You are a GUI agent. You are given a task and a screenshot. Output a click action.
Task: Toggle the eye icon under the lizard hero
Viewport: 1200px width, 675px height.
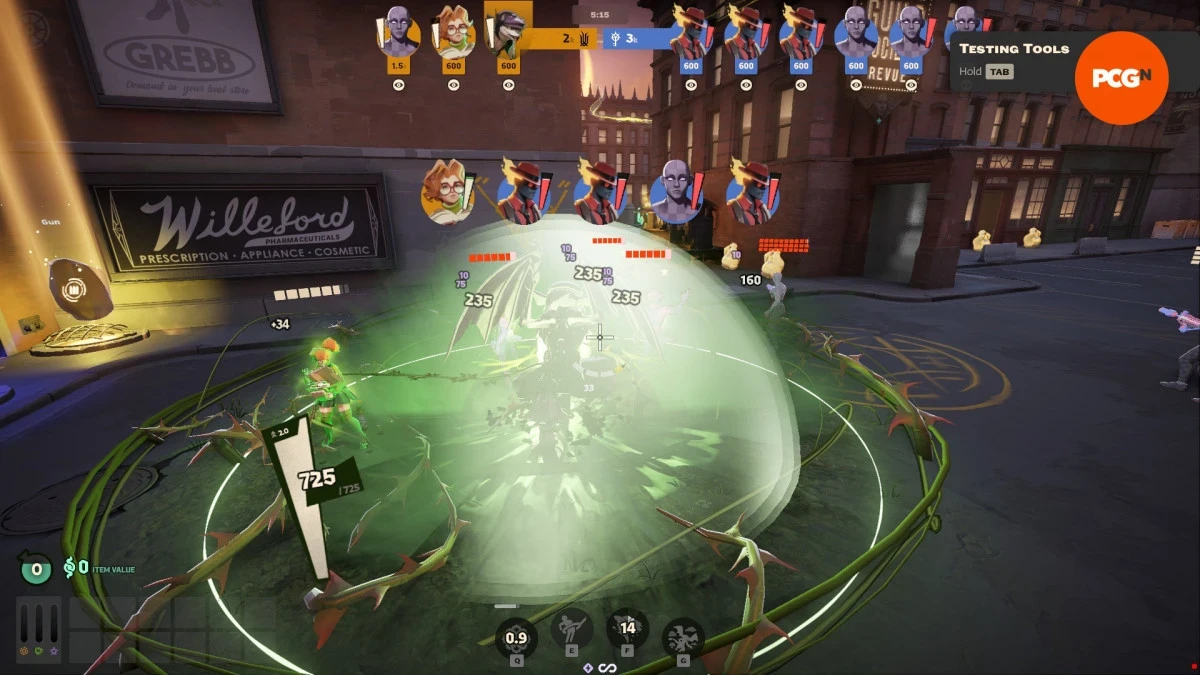point(508,85)
